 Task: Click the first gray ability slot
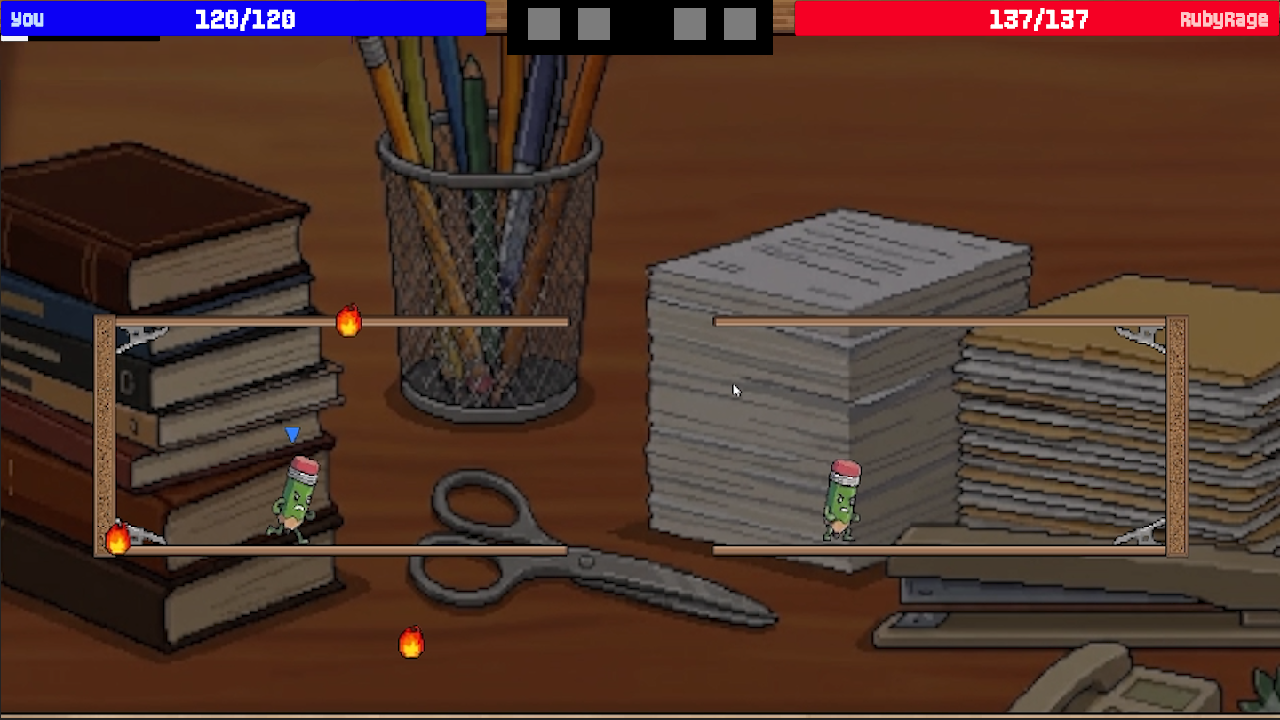click(544, 20)
